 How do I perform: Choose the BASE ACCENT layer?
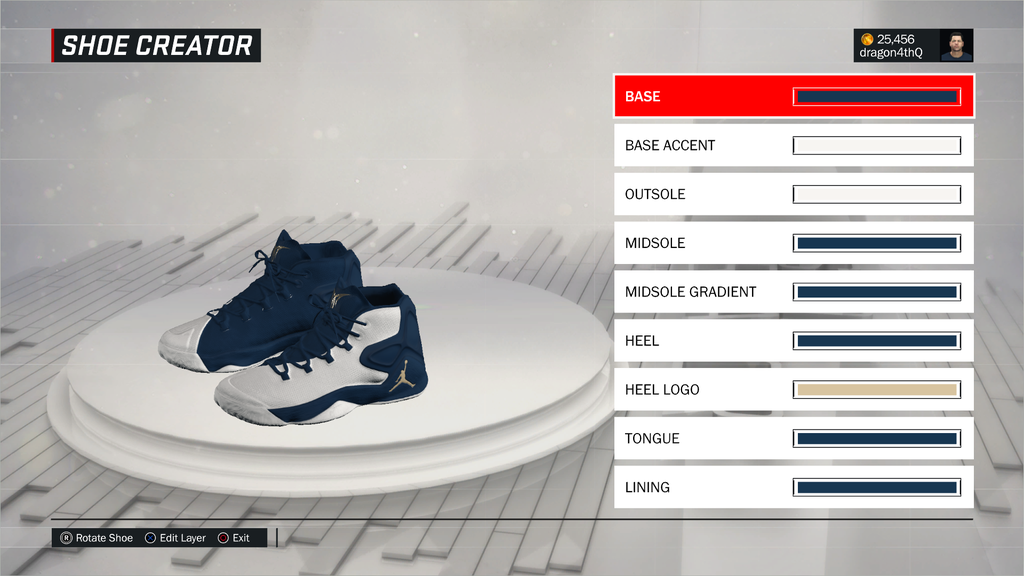tap(793, 146)
